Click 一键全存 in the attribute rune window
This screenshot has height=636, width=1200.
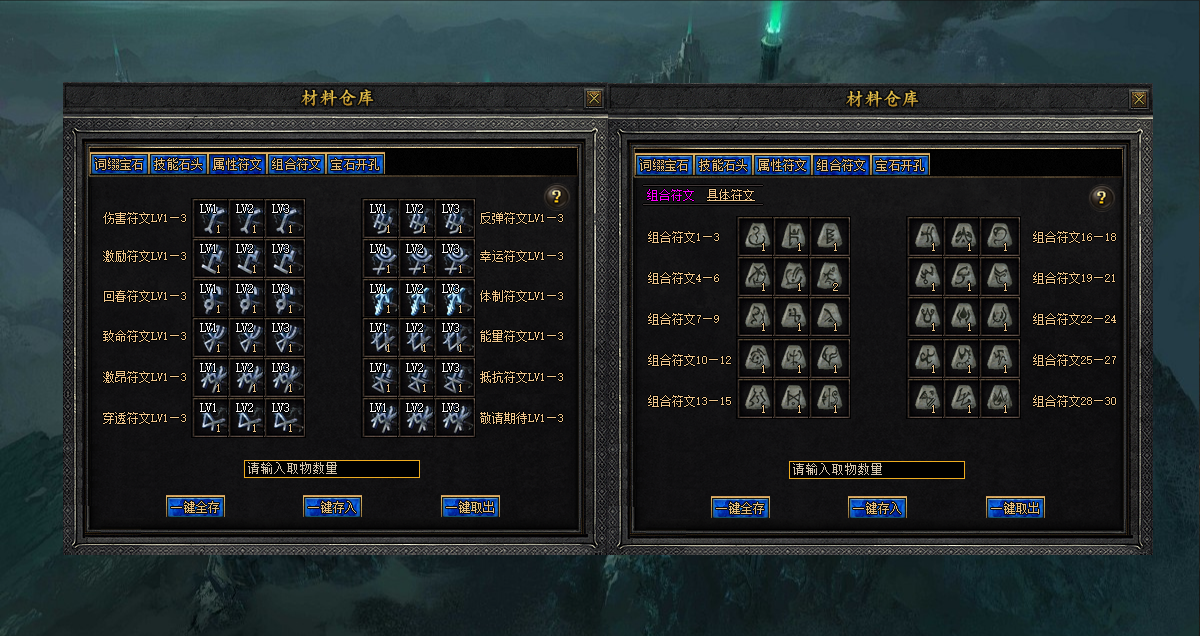196,507
